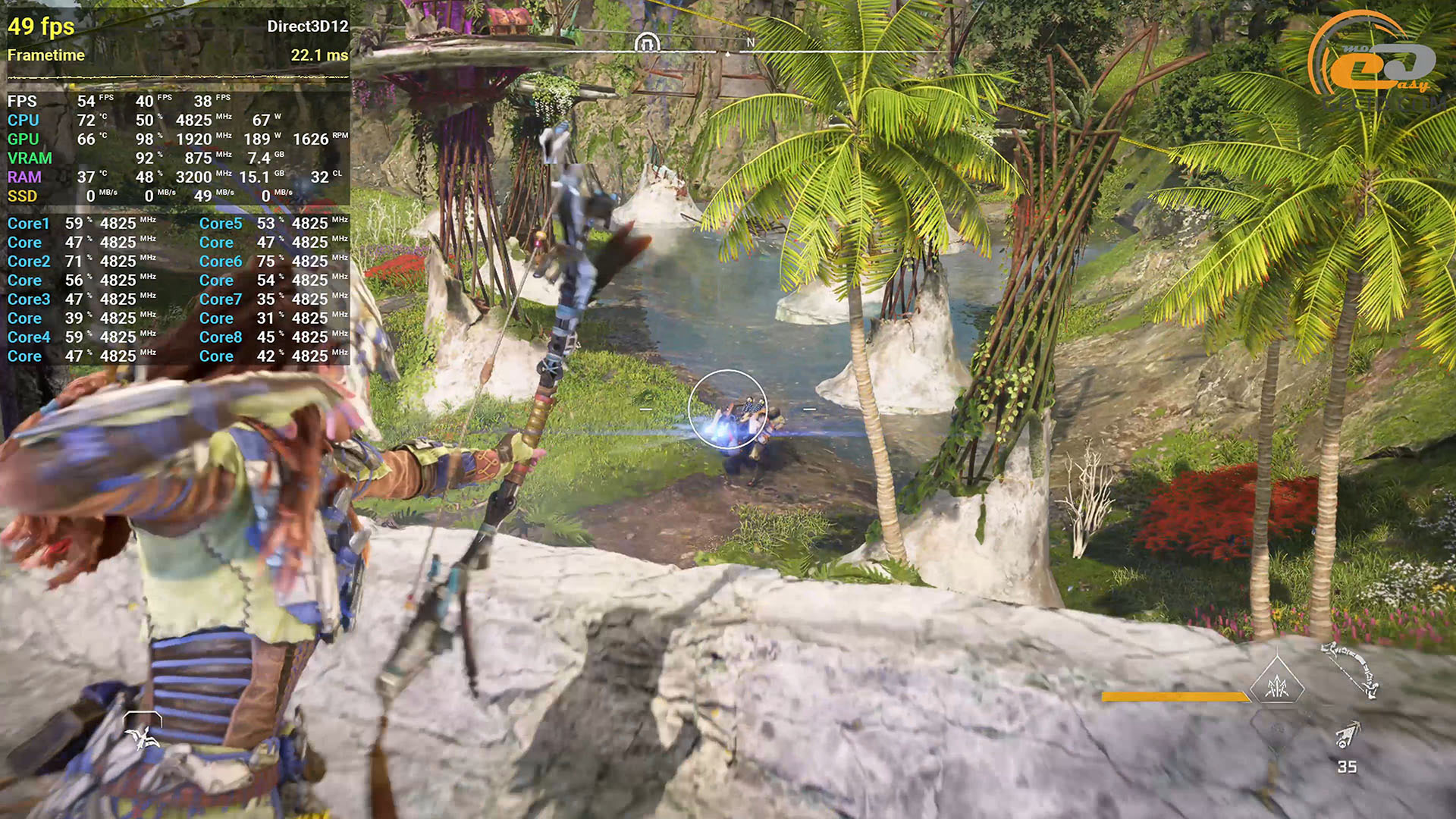Click the flying bird mount icon

coord(142,733)
